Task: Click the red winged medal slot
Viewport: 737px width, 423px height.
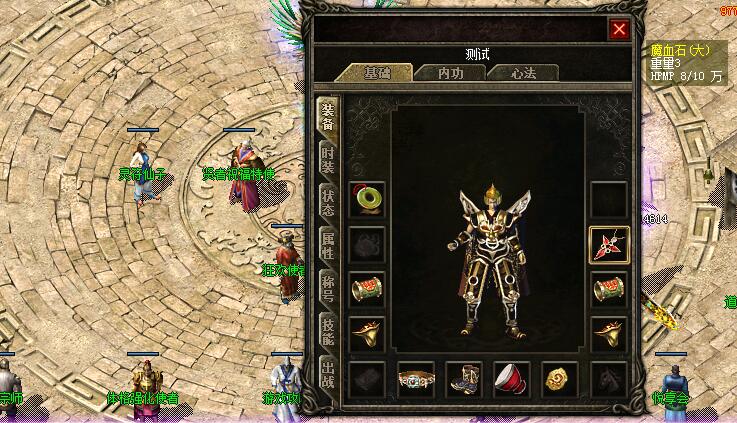Action: pyautogui.click(x=608, y=244)
